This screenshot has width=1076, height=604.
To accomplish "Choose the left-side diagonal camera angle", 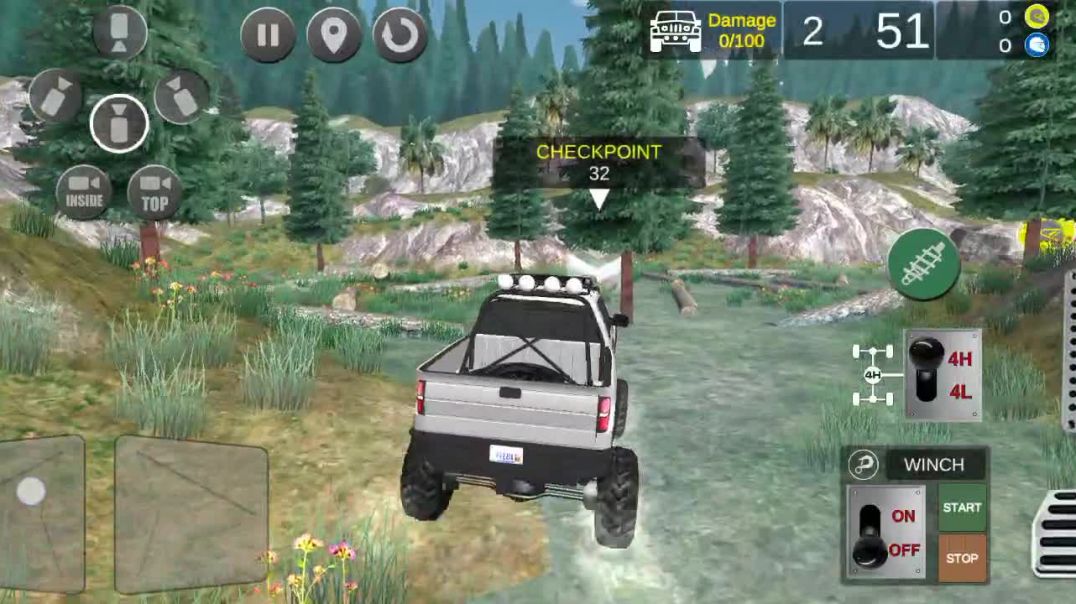I will [56, 96].
